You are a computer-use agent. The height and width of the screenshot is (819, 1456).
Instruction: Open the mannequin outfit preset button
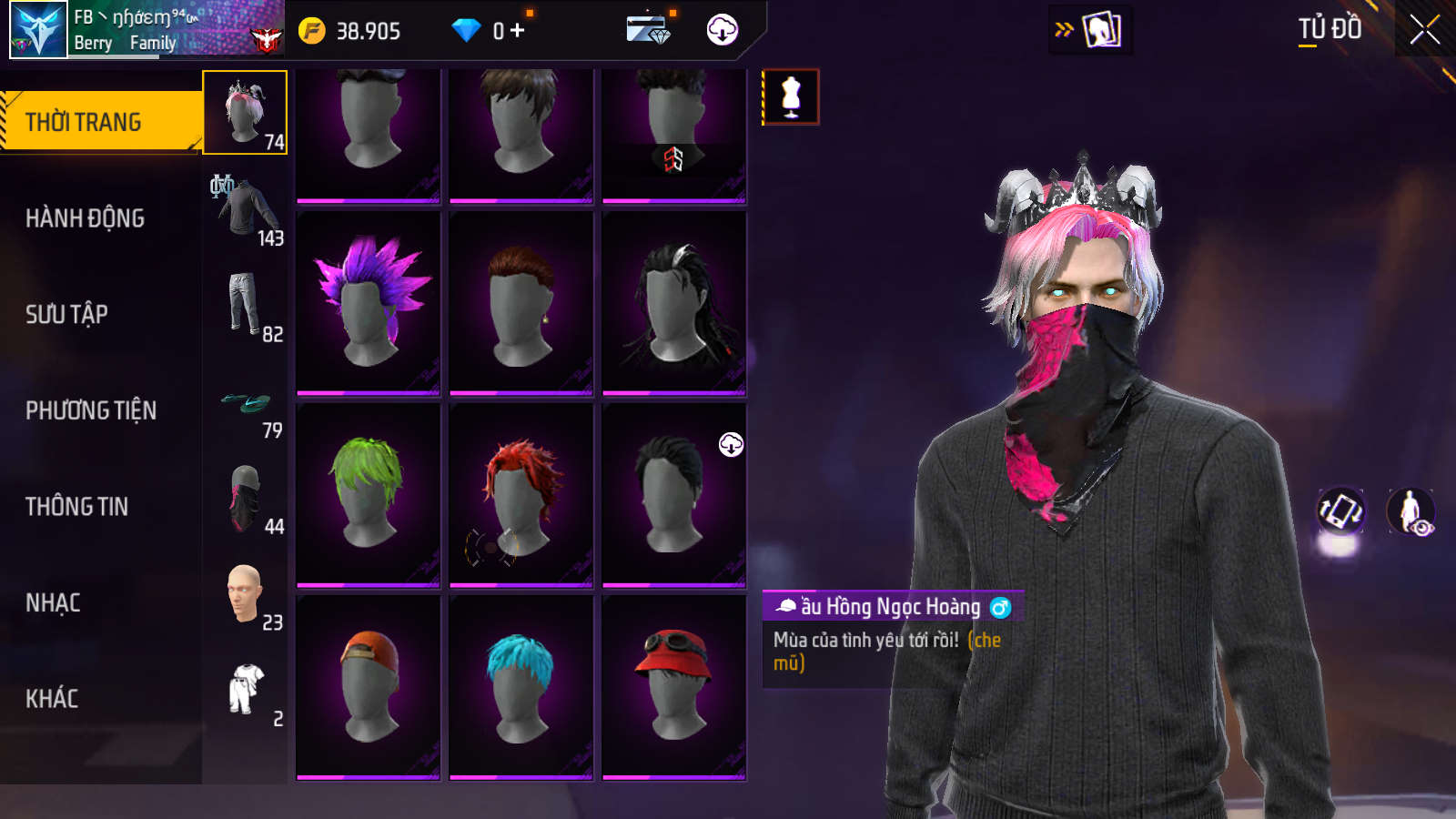pos(791,96)
